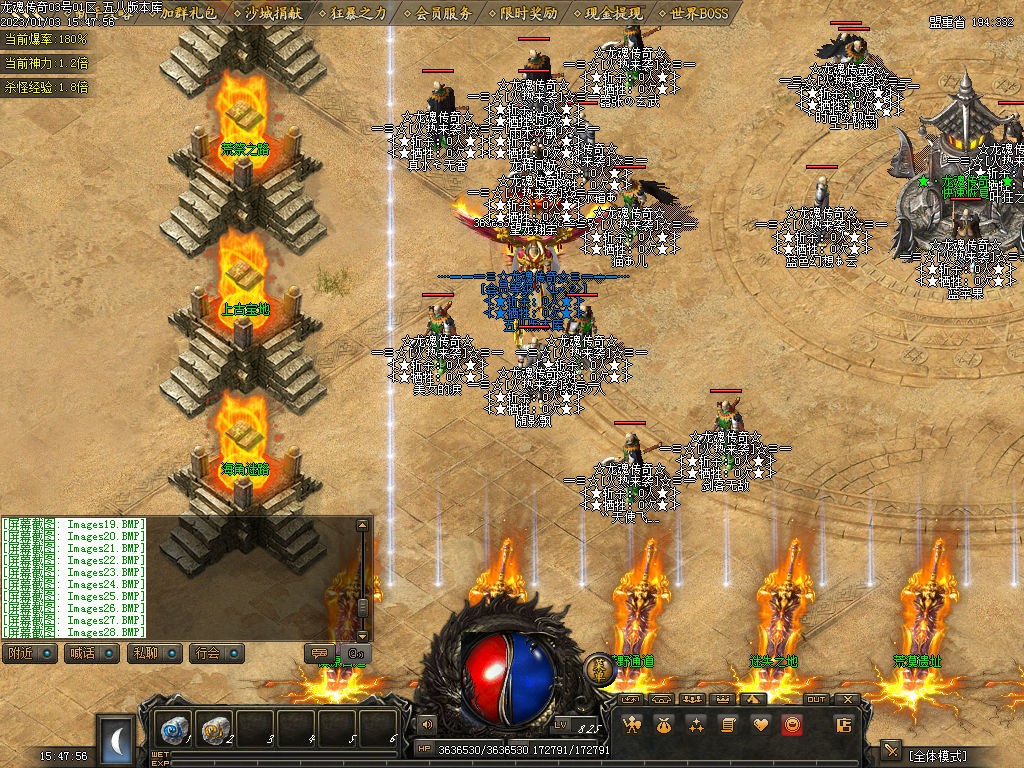Viewport: 1024px width, 768px height.
Task: Open the character equipment icon
Action: (631, 725)
